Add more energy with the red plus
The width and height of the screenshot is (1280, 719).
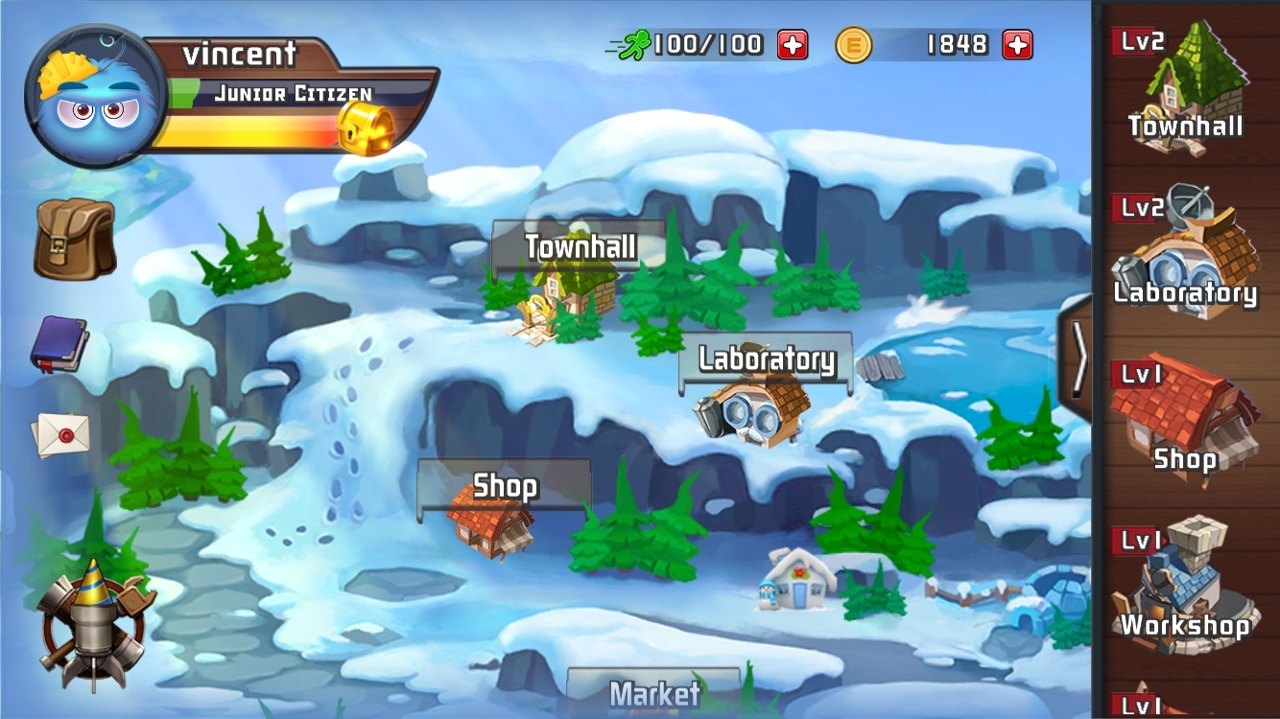tap(792, 45)
